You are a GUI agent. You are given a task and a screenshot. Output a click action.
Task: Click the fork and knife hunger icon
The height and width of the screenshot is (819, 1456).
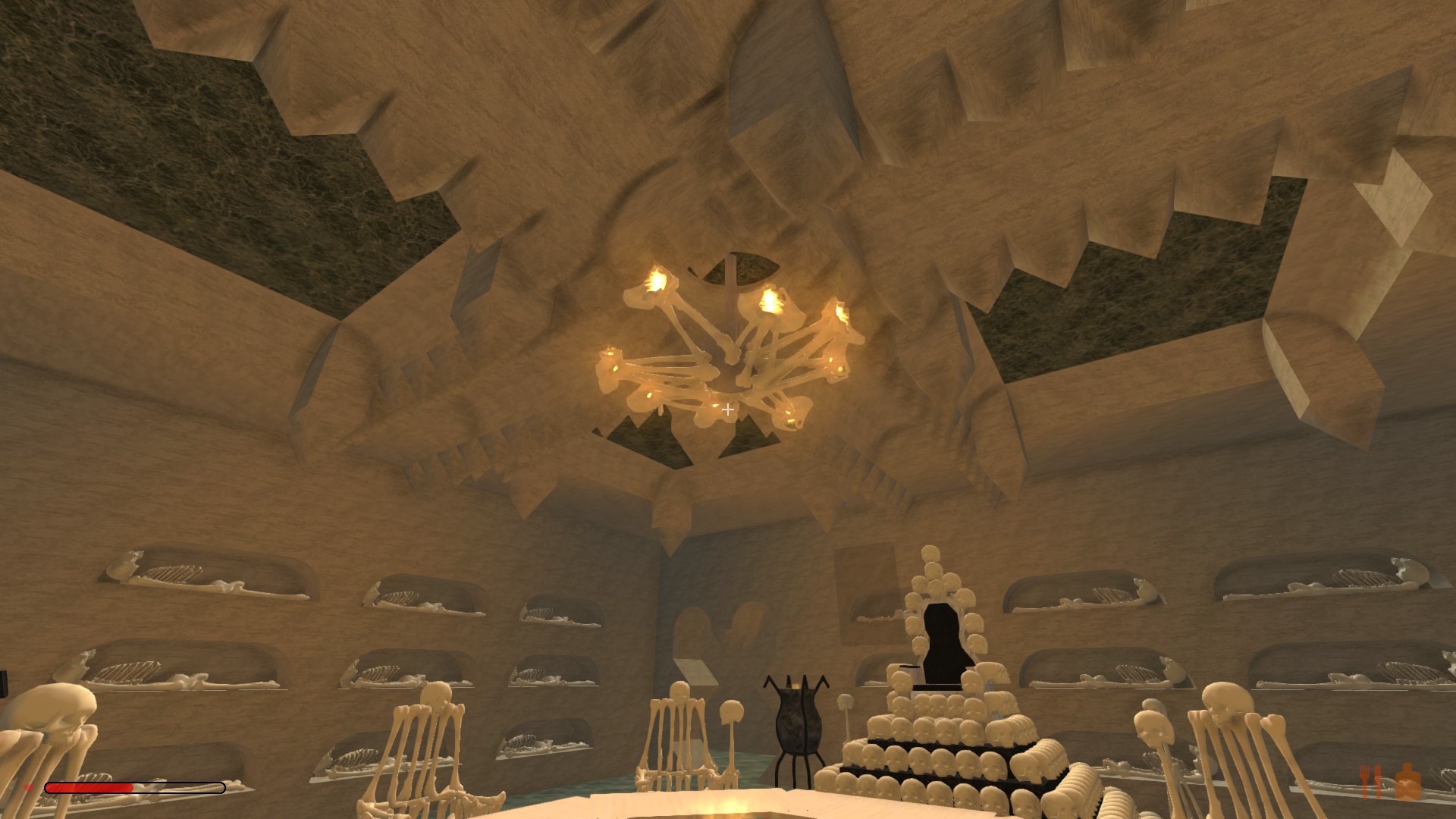pos(1371,782)
